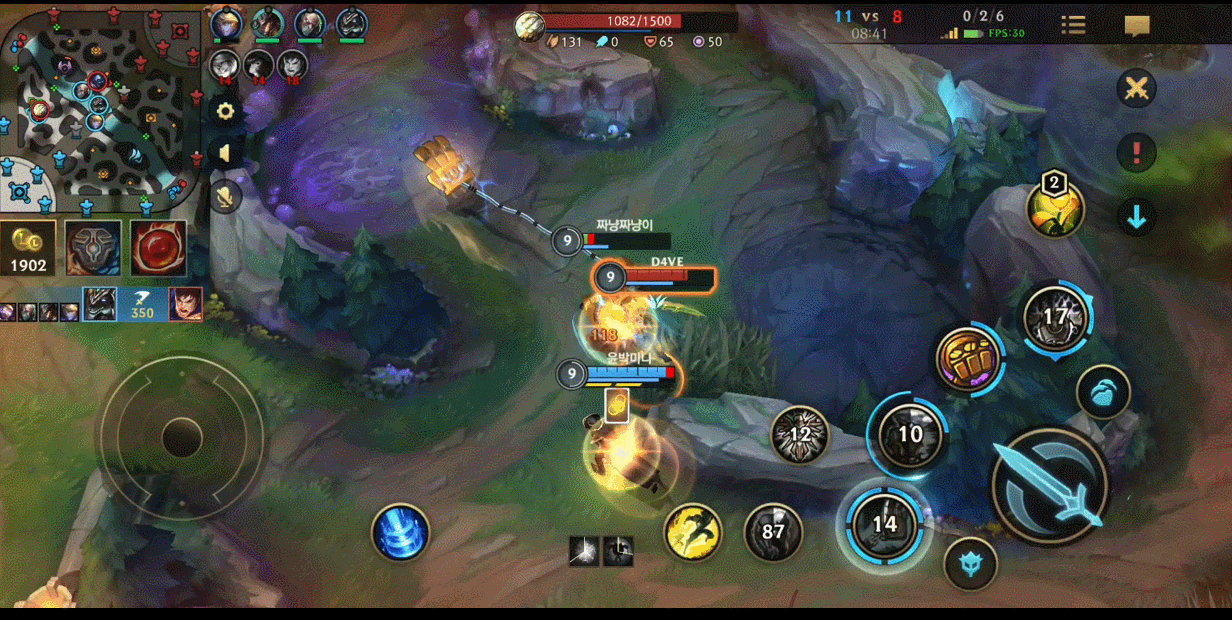Send the blue down-arrow ping
The height and width of the screenshot is (620, 1232).
coord(1136,217)
